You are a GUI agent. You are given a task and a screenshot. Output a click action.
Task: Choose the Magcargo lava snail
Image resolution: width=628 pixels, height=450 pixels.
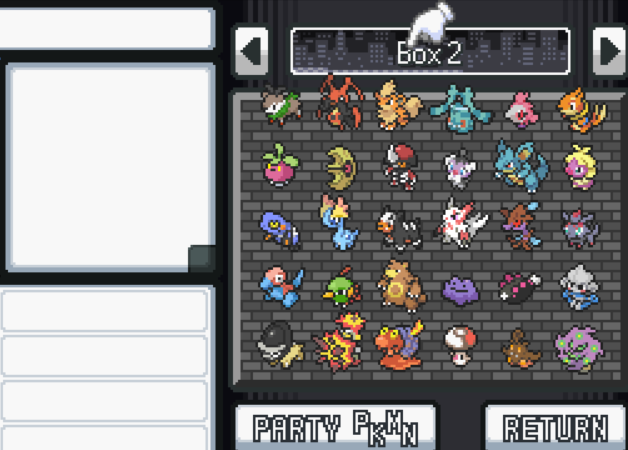click(399, 344)
